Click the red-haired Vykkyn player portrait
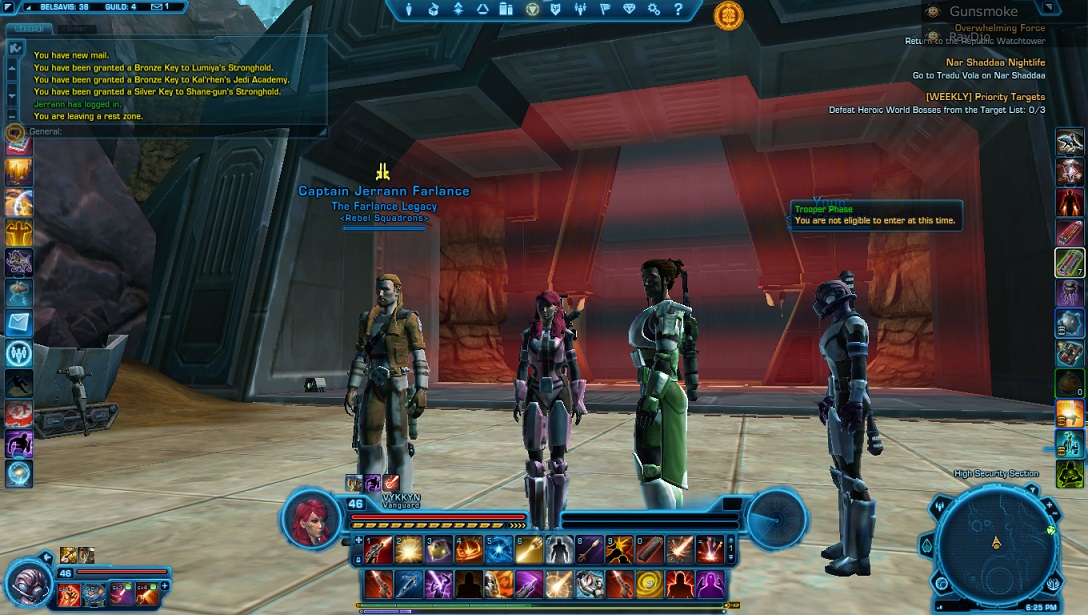 [x=310, y=520]
